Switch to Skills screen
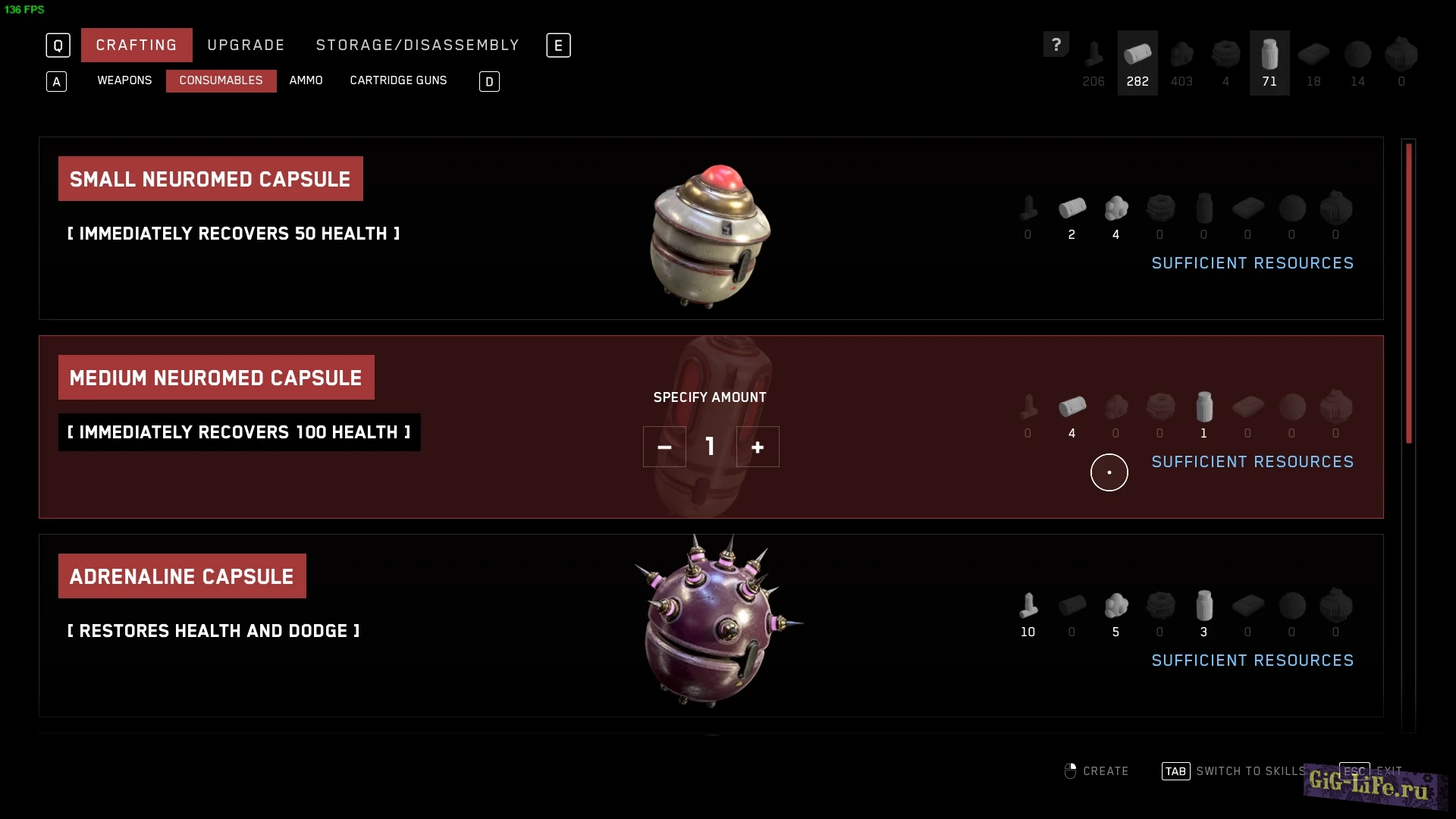The image size is (1456, 819). click(x=1235, y=771)
